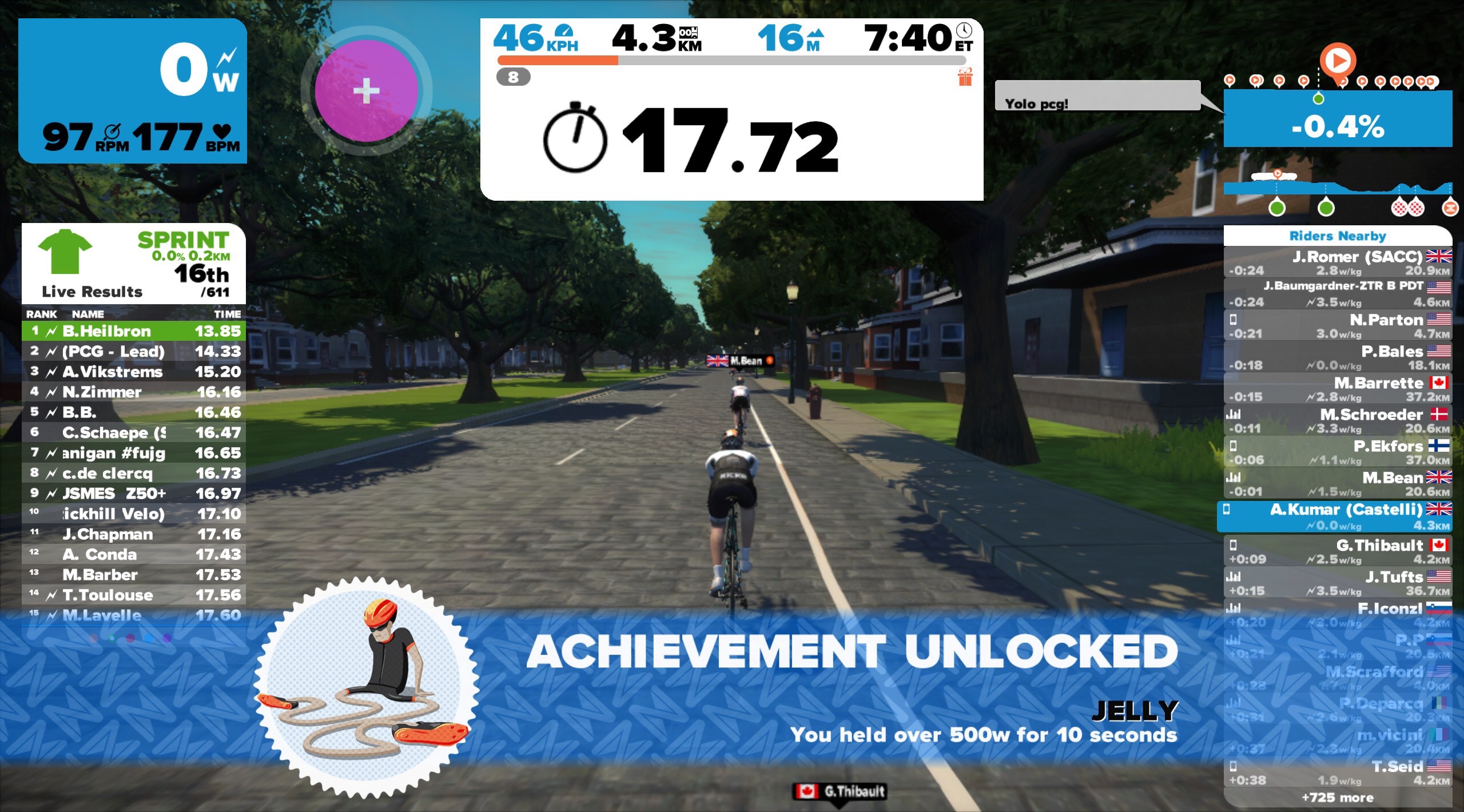
Task: Select highlighted A.Kumar (Castelli) rider row
Action: pos(1337,516)
